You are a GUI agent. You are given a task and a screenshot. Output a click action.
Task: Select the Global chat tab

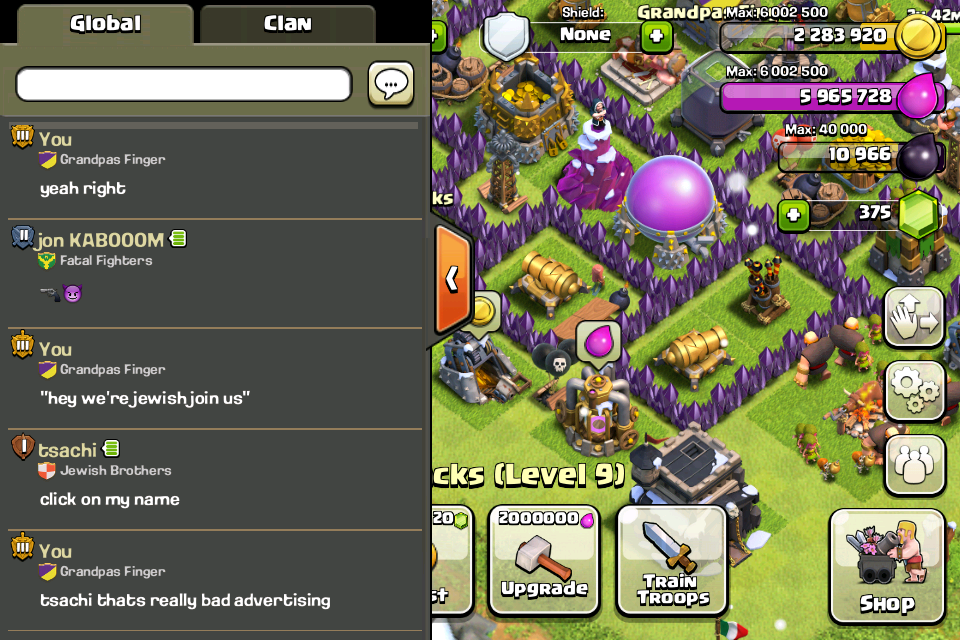coord(105,24)
